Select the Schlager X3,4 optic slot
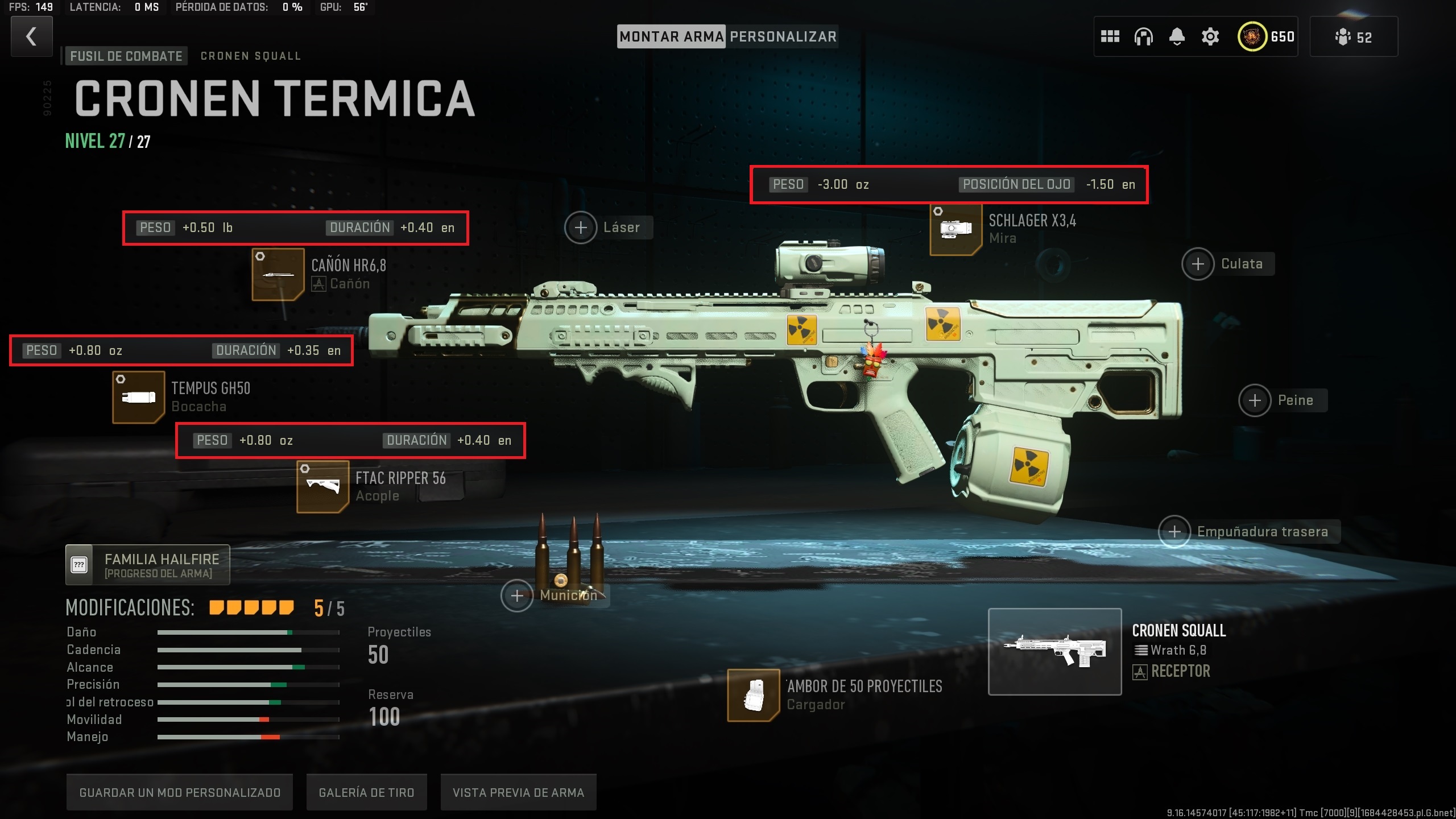 pyautogui.click(x=955, y=229)
